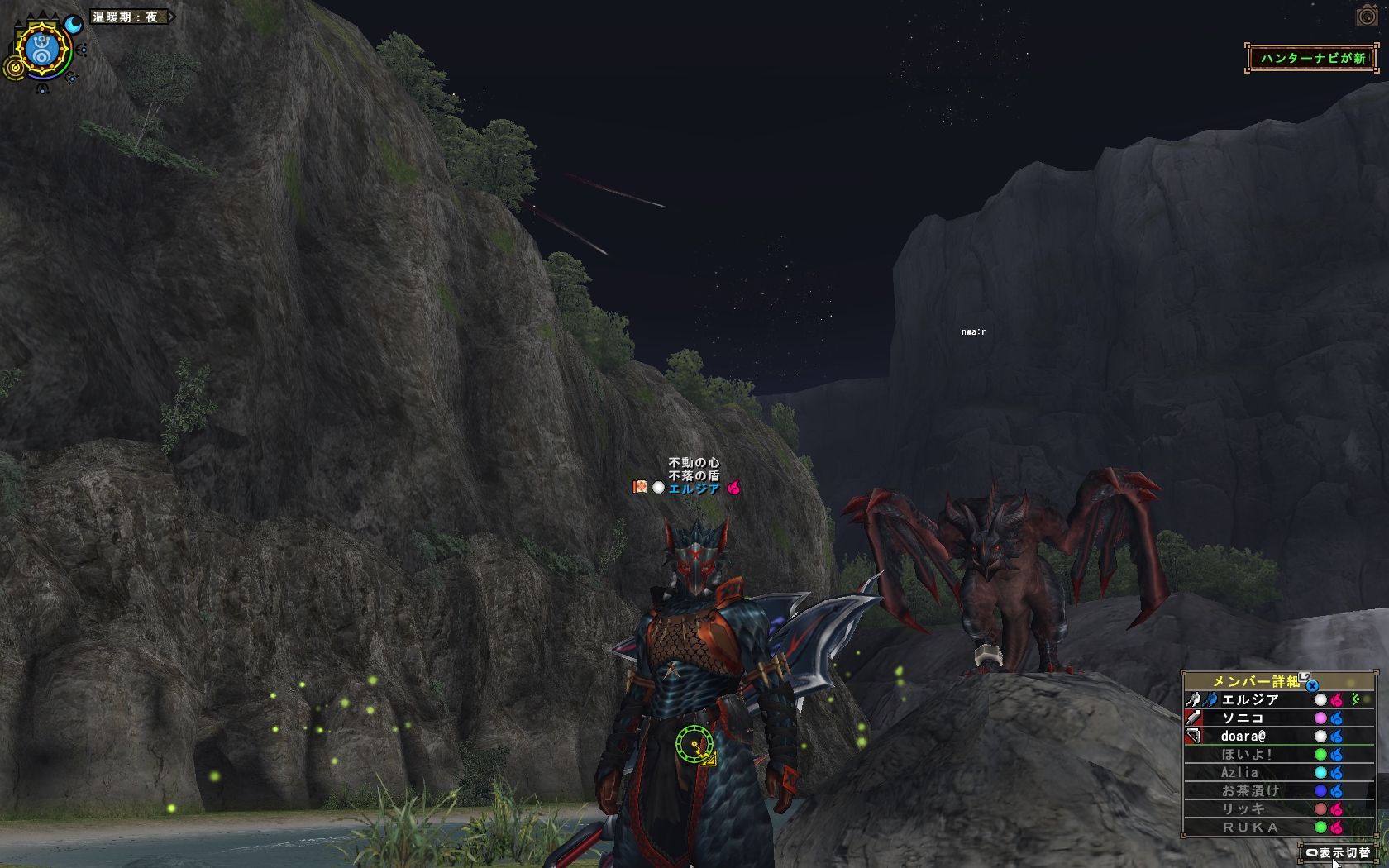
Task: Click the 温暖期：夜 season label
Action: click(126, 17)
